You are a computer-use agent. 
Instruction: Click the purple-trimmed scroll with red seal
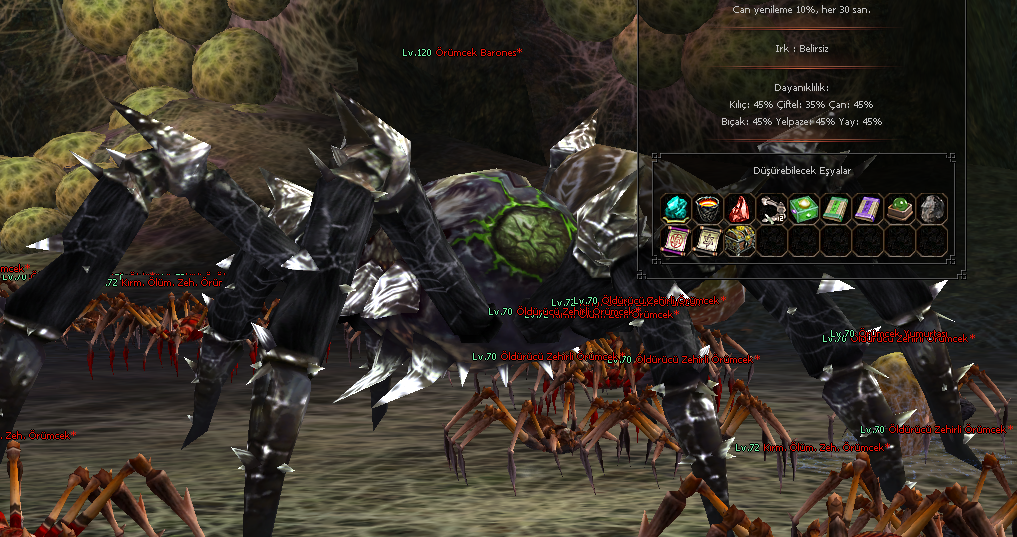point(676,240)
